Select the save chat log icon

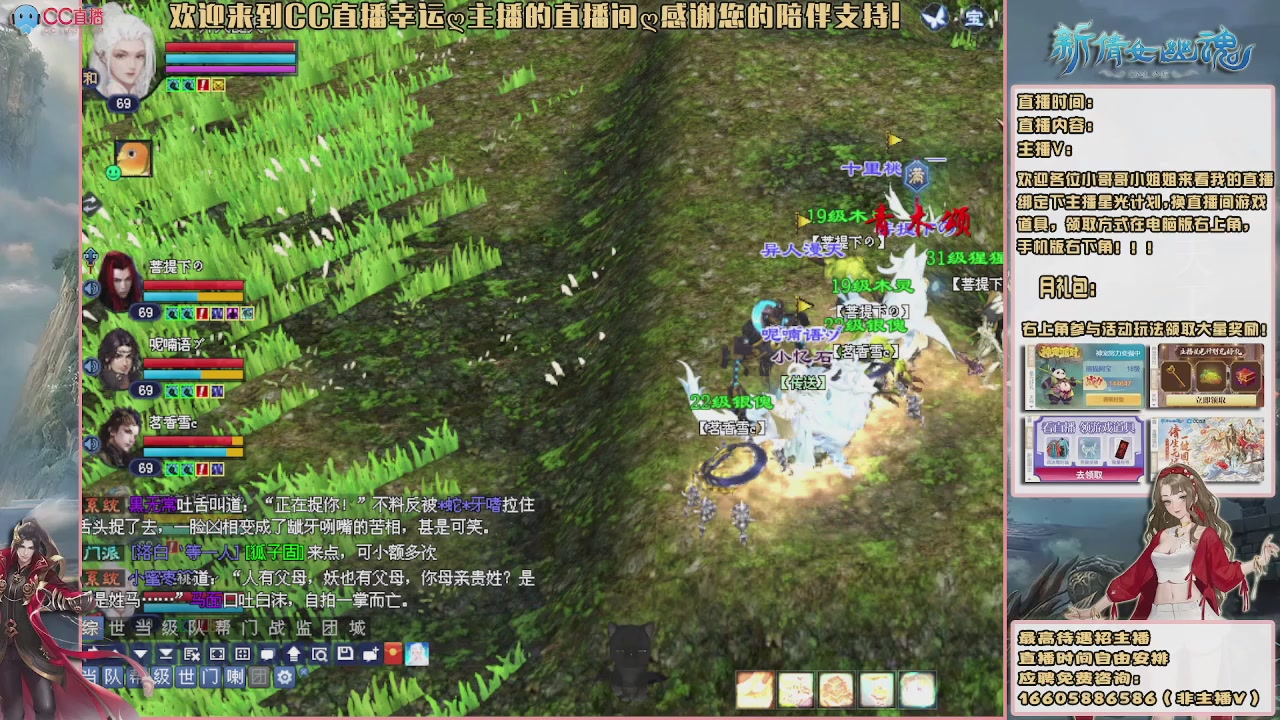pos(346,653)
